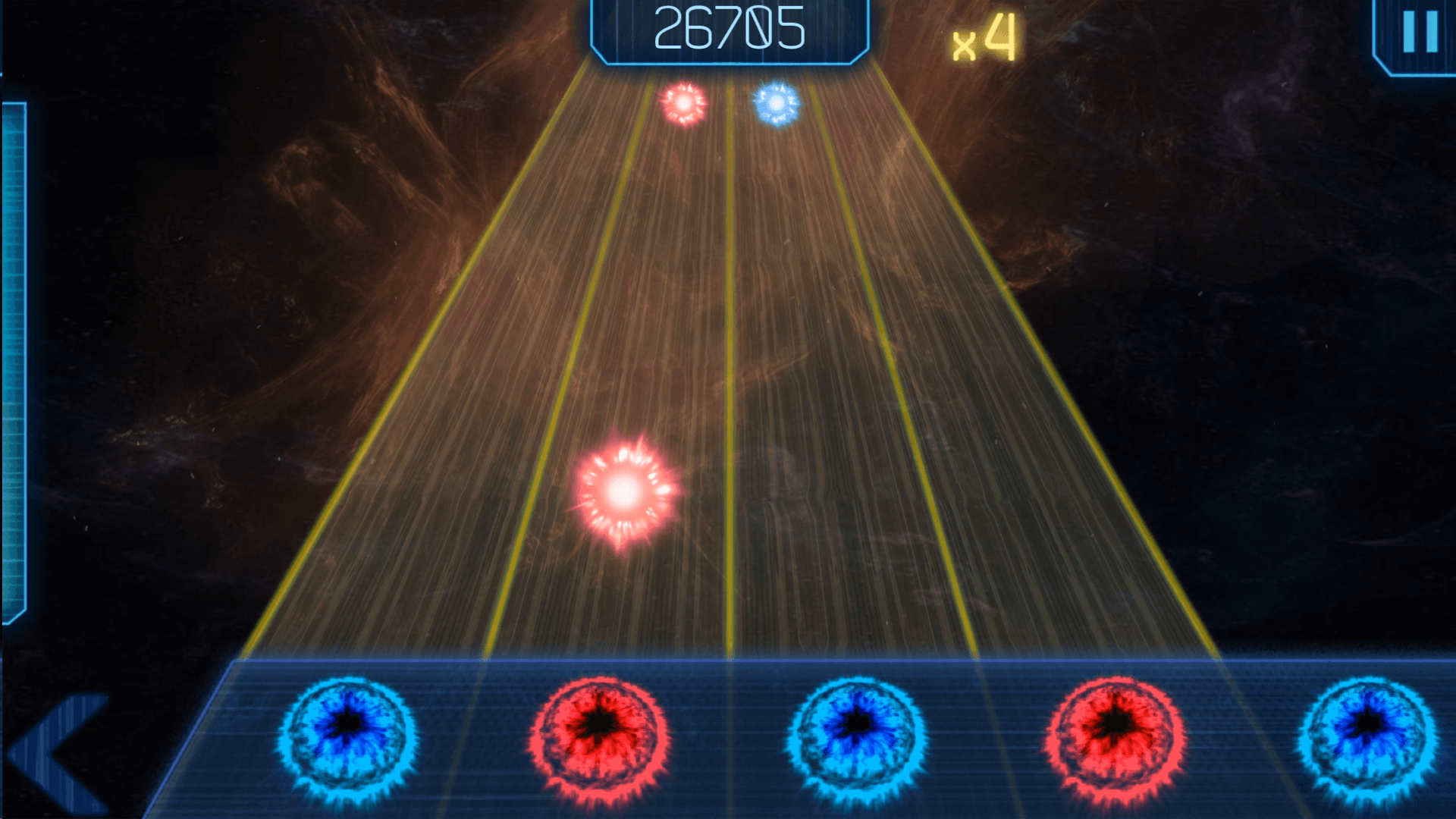Tap the leftmost blue orb pad
Screen dimensions: 1456x819
(x=347, y=736)
